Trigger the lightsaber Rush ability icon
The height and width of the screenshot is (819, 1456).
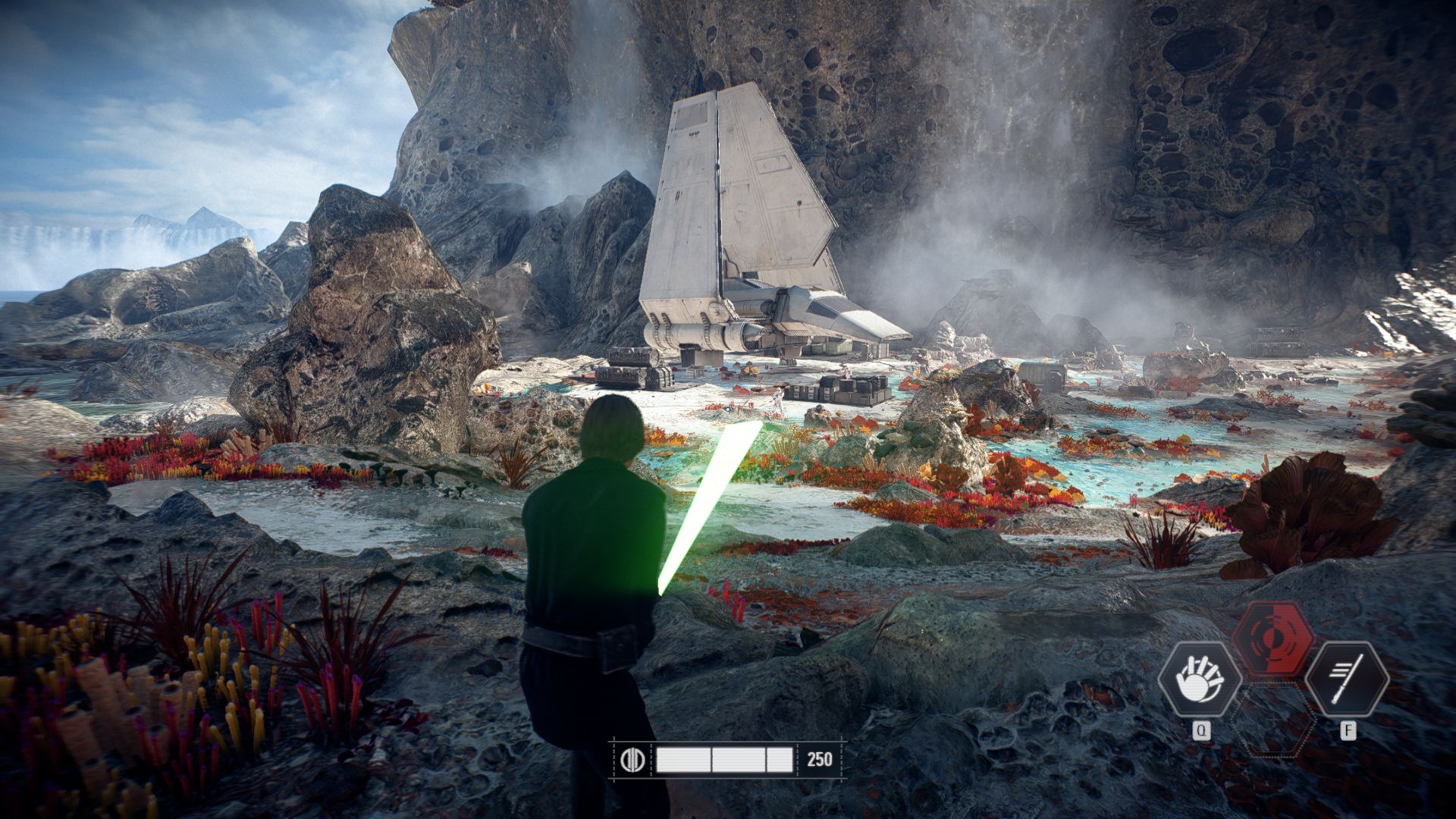click(x=1346, y=678)
